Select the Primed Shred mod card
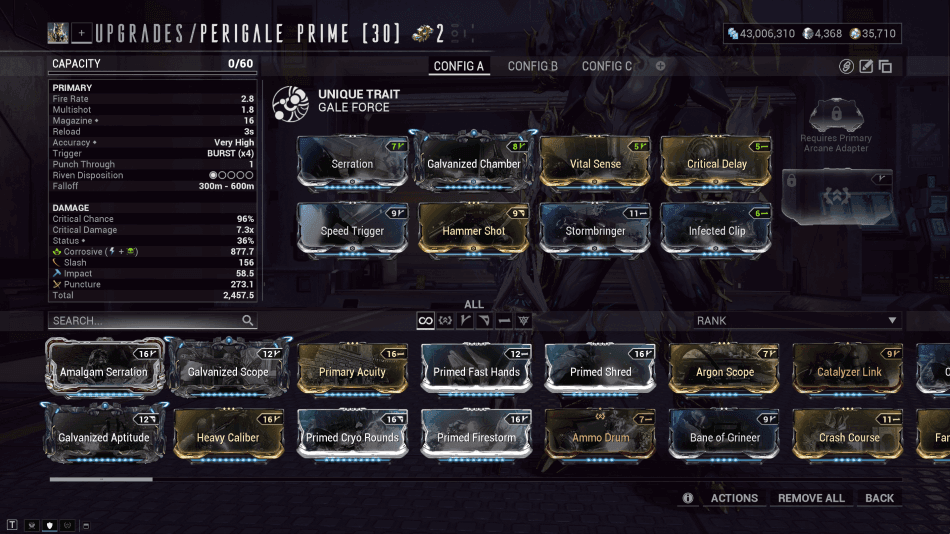This screenshot has height=534, width=950. pos(601,371)
